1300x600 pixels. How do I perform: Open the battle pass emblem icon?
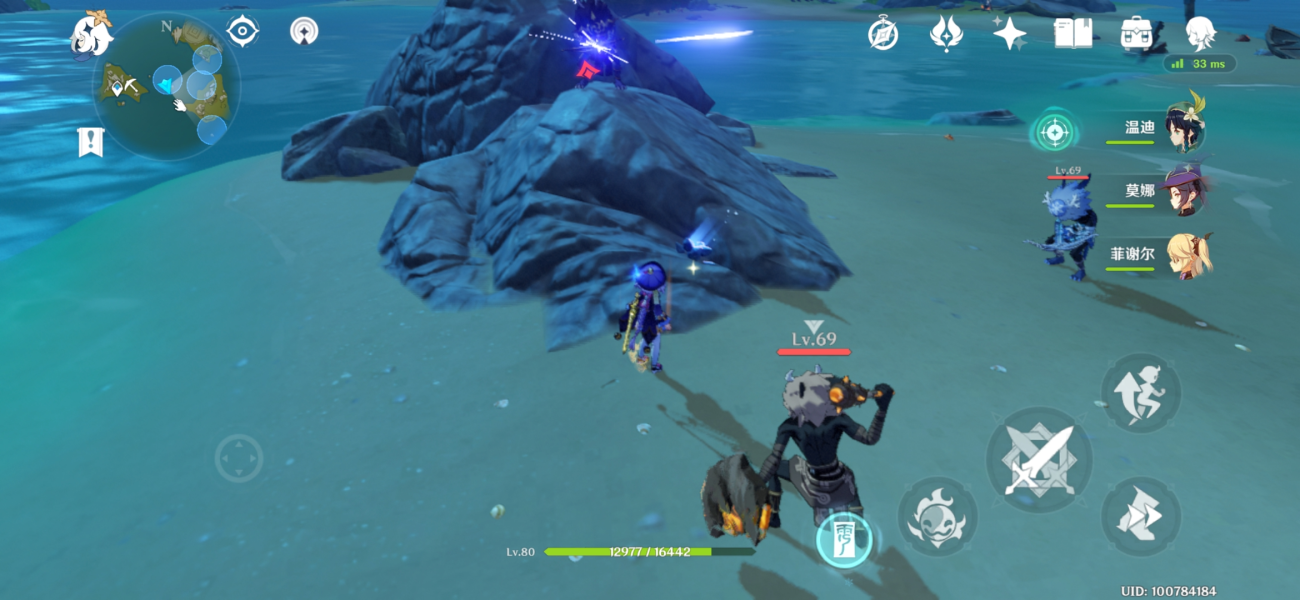point(945,34)
